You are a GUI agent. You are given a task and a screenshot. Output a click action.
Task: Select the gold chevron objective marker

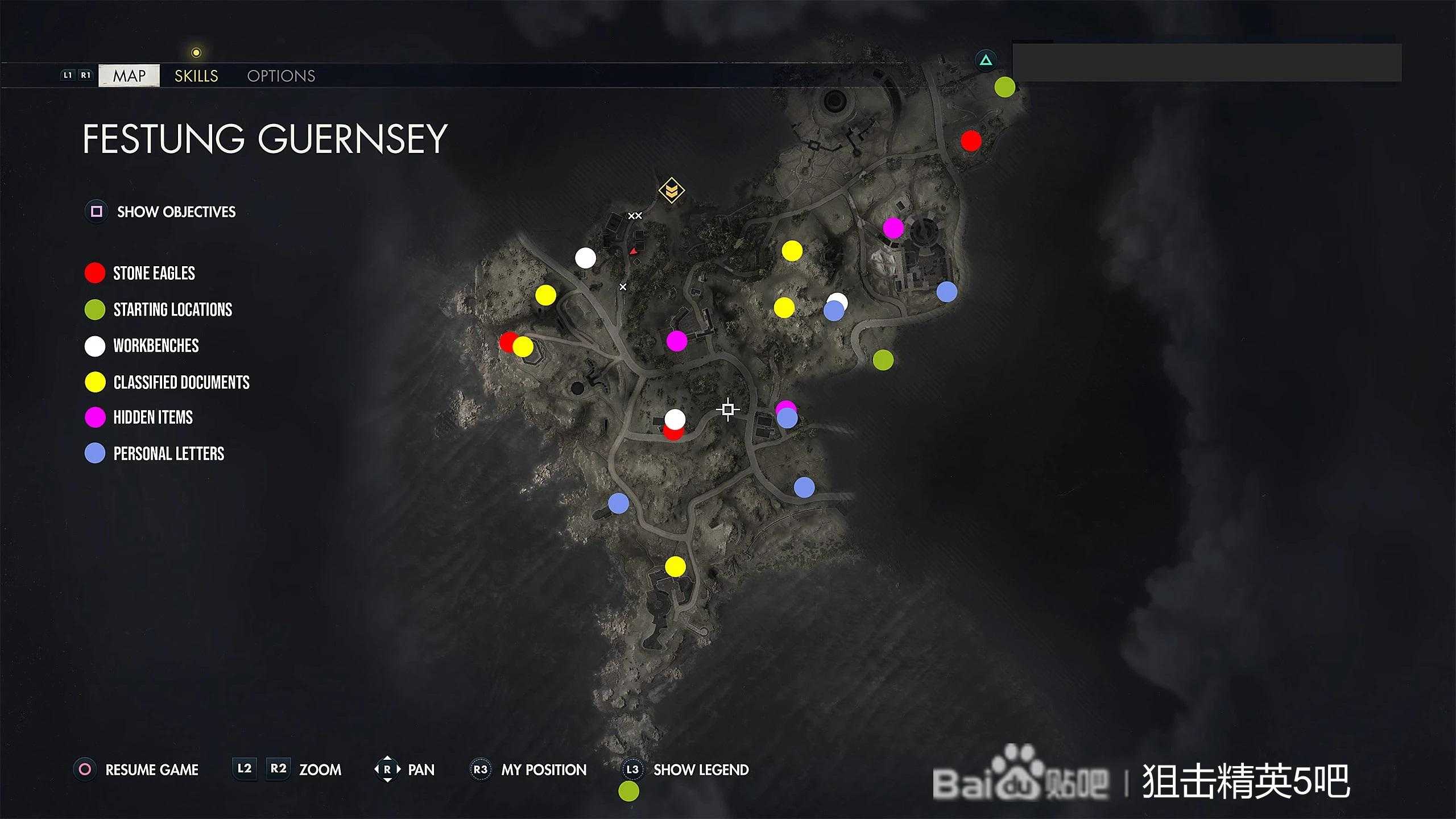coord(671,190)
